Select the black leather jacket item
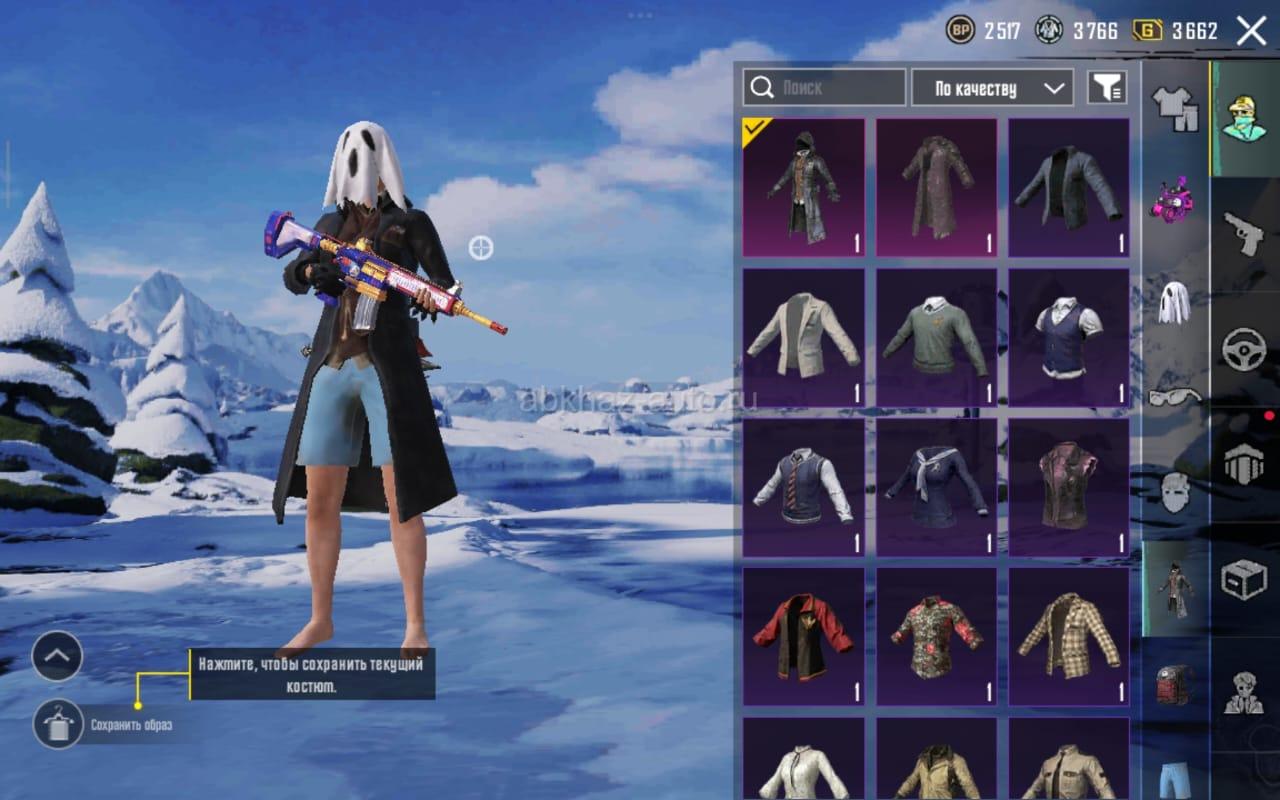The width and height of the screenshot is (1280, 800). pyautogui.click(x=1068, y=188)
